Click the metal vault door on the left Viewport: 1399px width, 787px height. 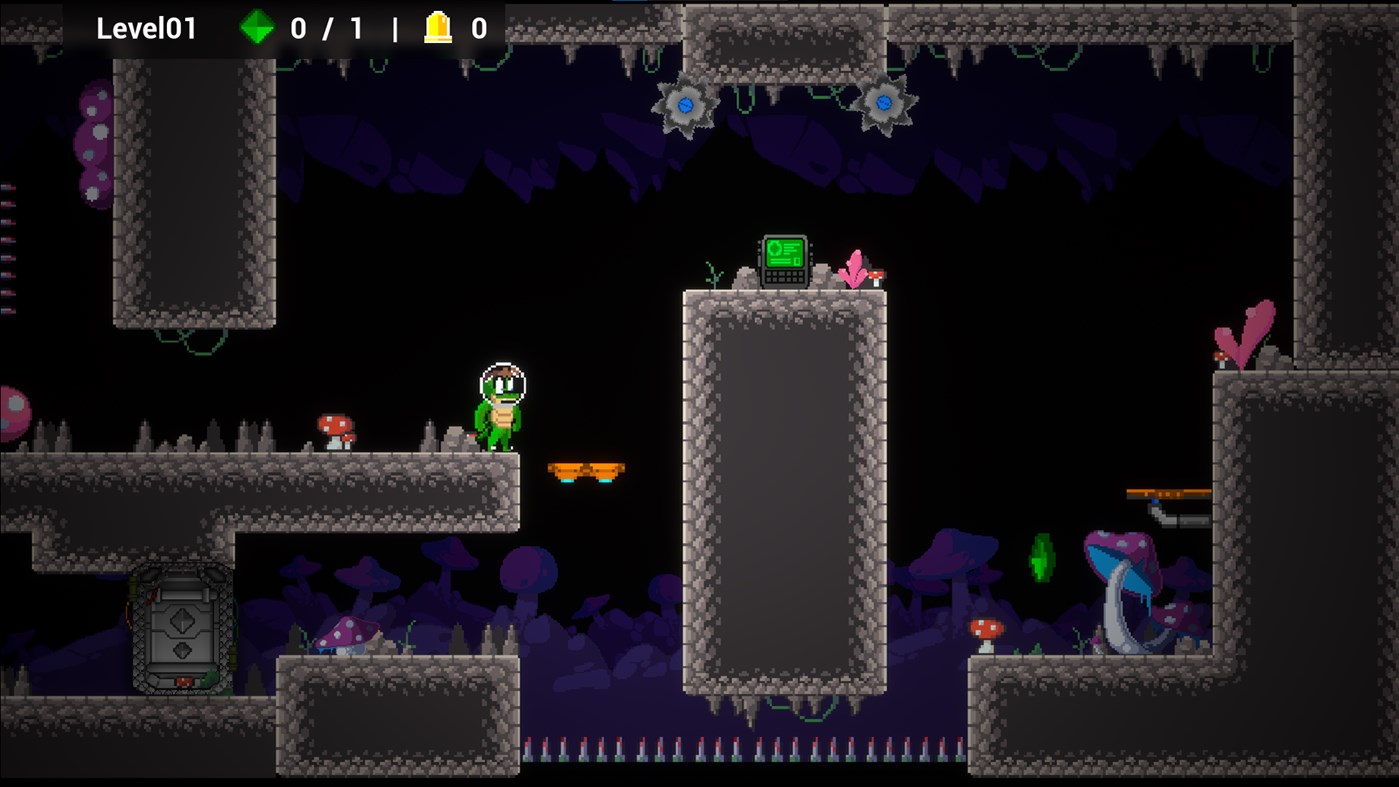coord(182,629)
